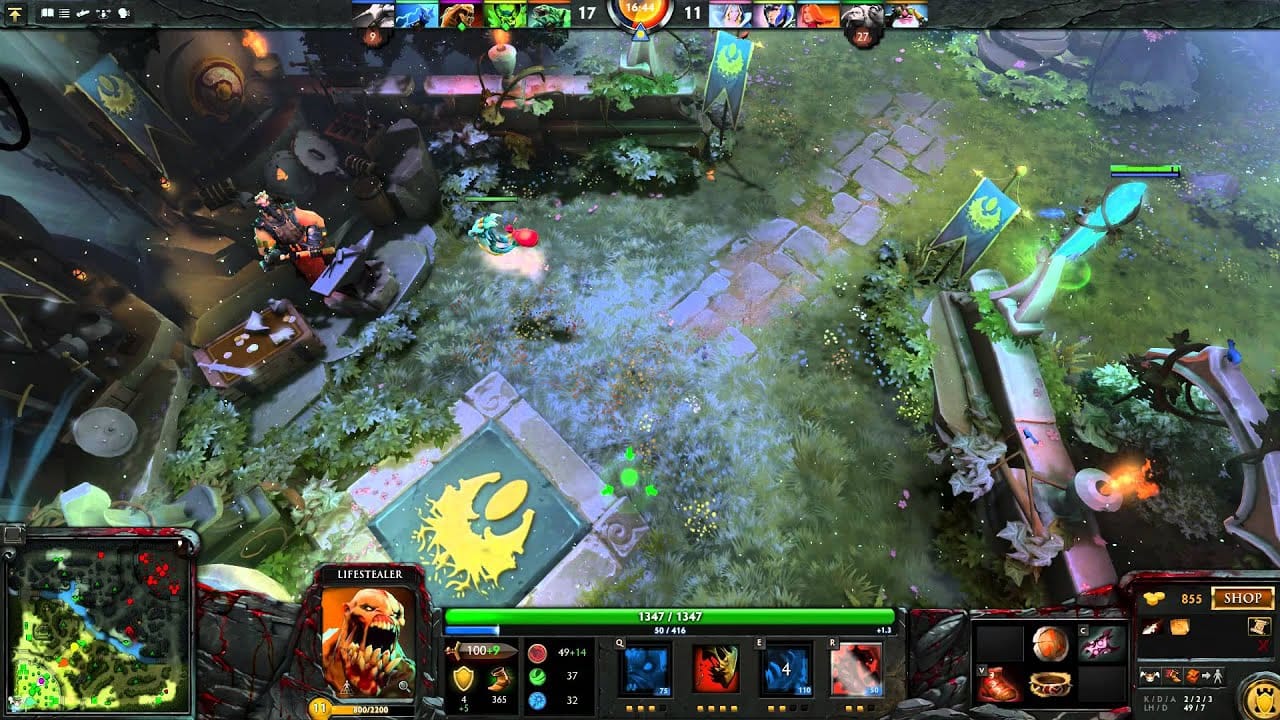The width and height of the screenshot is (1280, 720).
Task: Click the SHOP button
Action: [1242, 598]
